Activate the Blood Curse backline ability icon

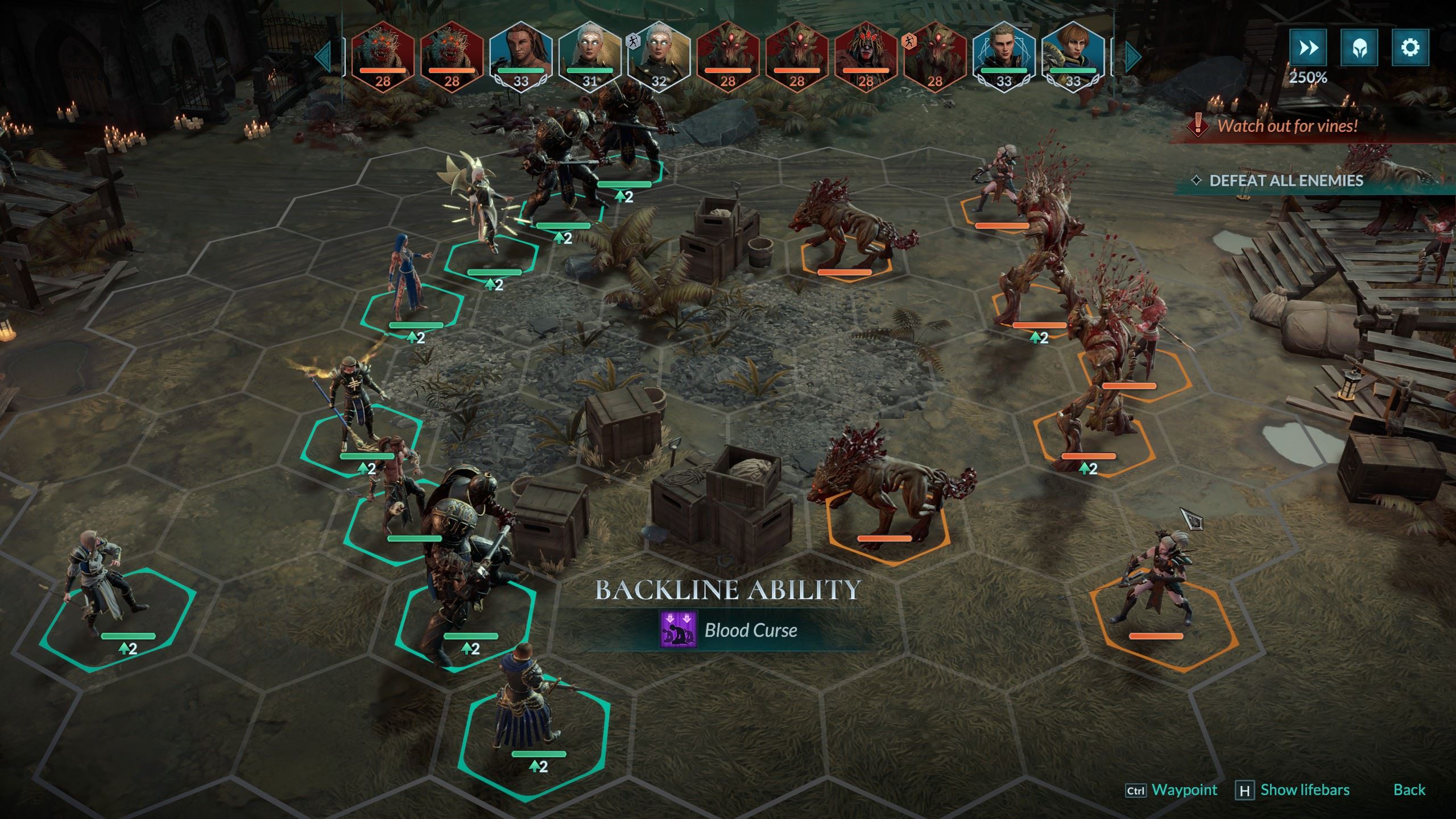point(678,630)
